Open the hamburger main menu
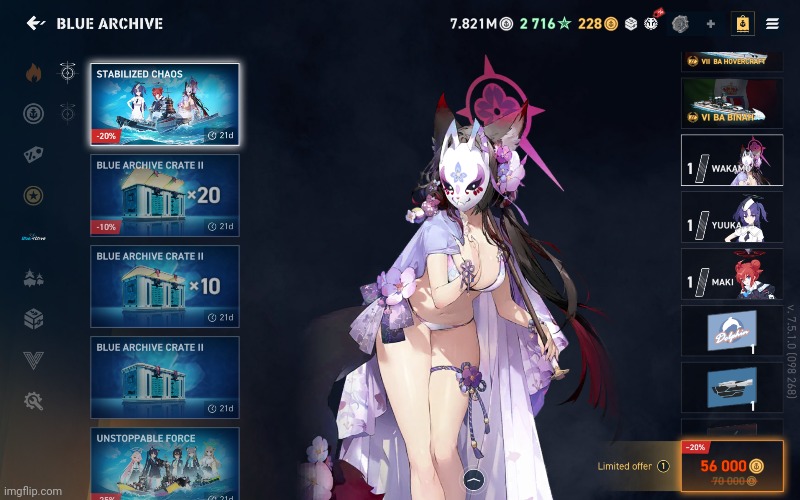Viewport: 800px width, 500px height. tap(772, 23)
